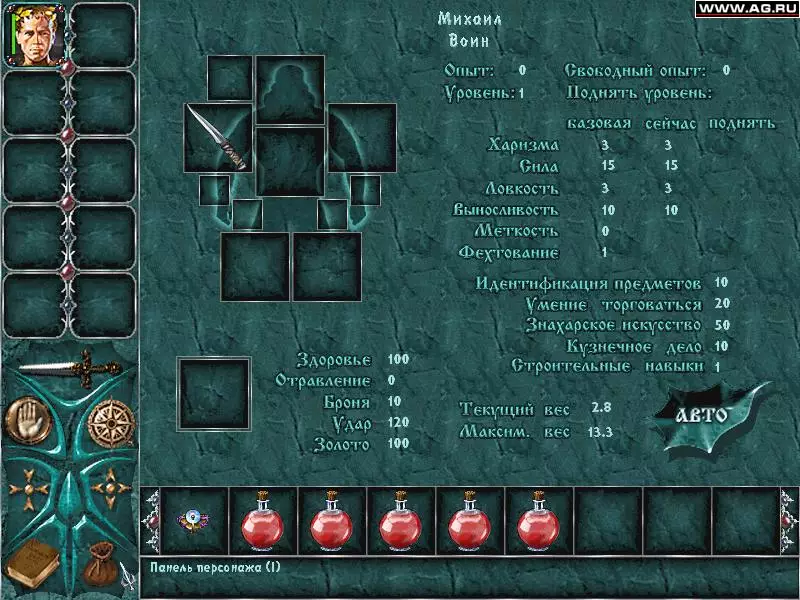Click the small crossed swords icon
This screenshot has height=600, width=800.
[x=128, y=573]
